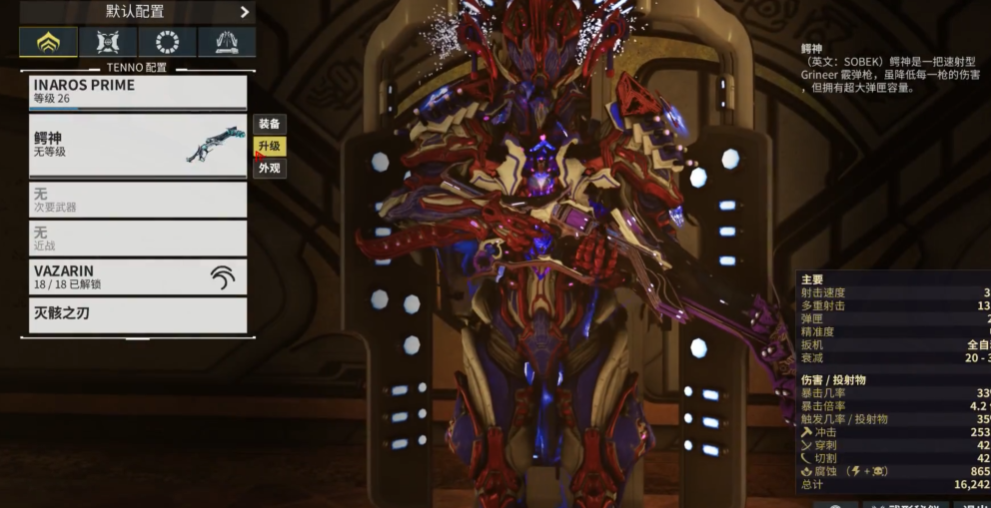This screenshot has height=508, width=991.
Task: Select the 灭骸之刃 slot
Action: [138, 314]
